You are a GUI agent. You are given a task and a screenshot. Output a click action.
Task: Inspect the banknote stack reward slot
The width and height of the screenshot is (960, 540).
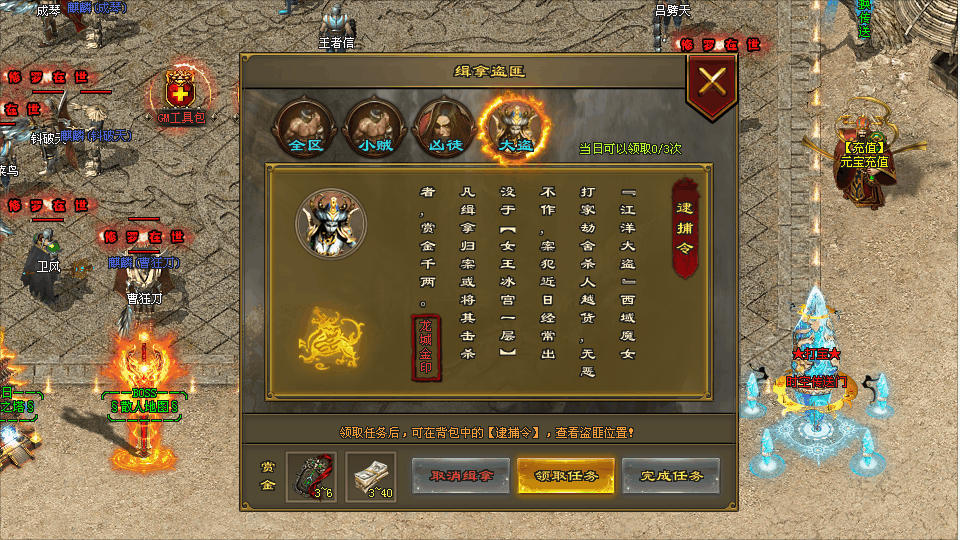371,476
